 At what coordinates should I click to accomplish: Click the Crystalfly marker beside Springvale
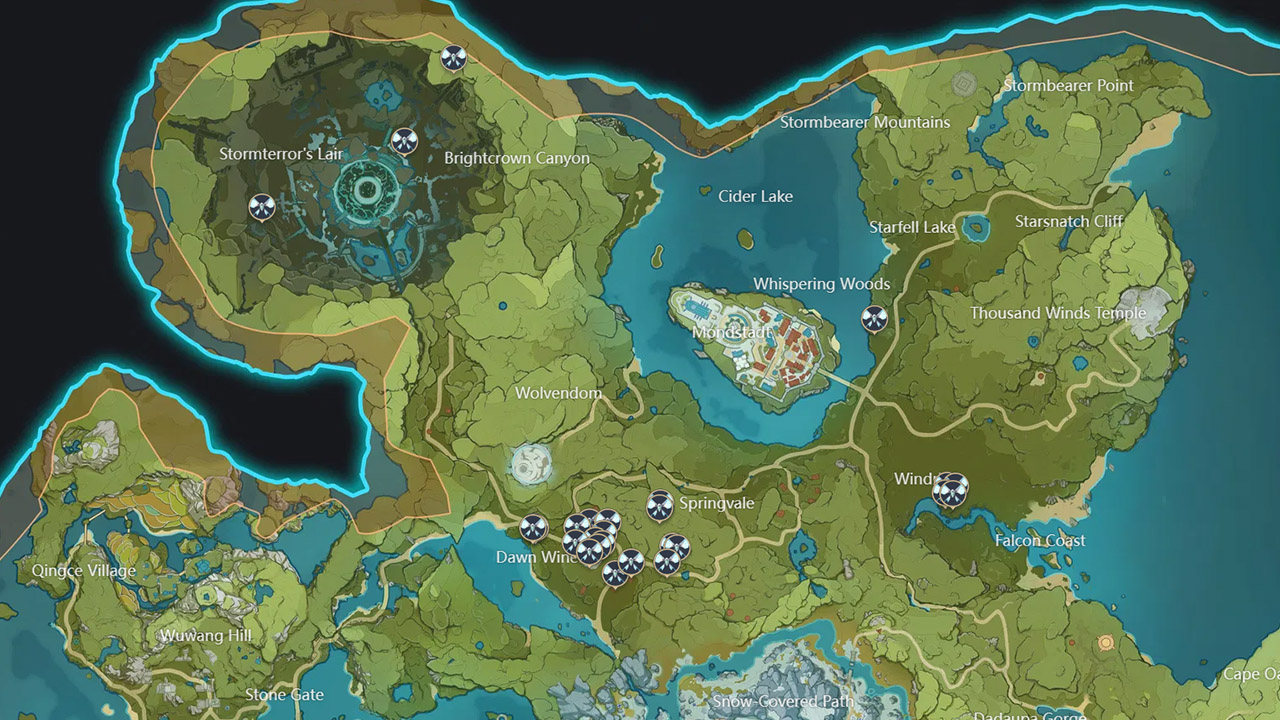coord(659,507)
